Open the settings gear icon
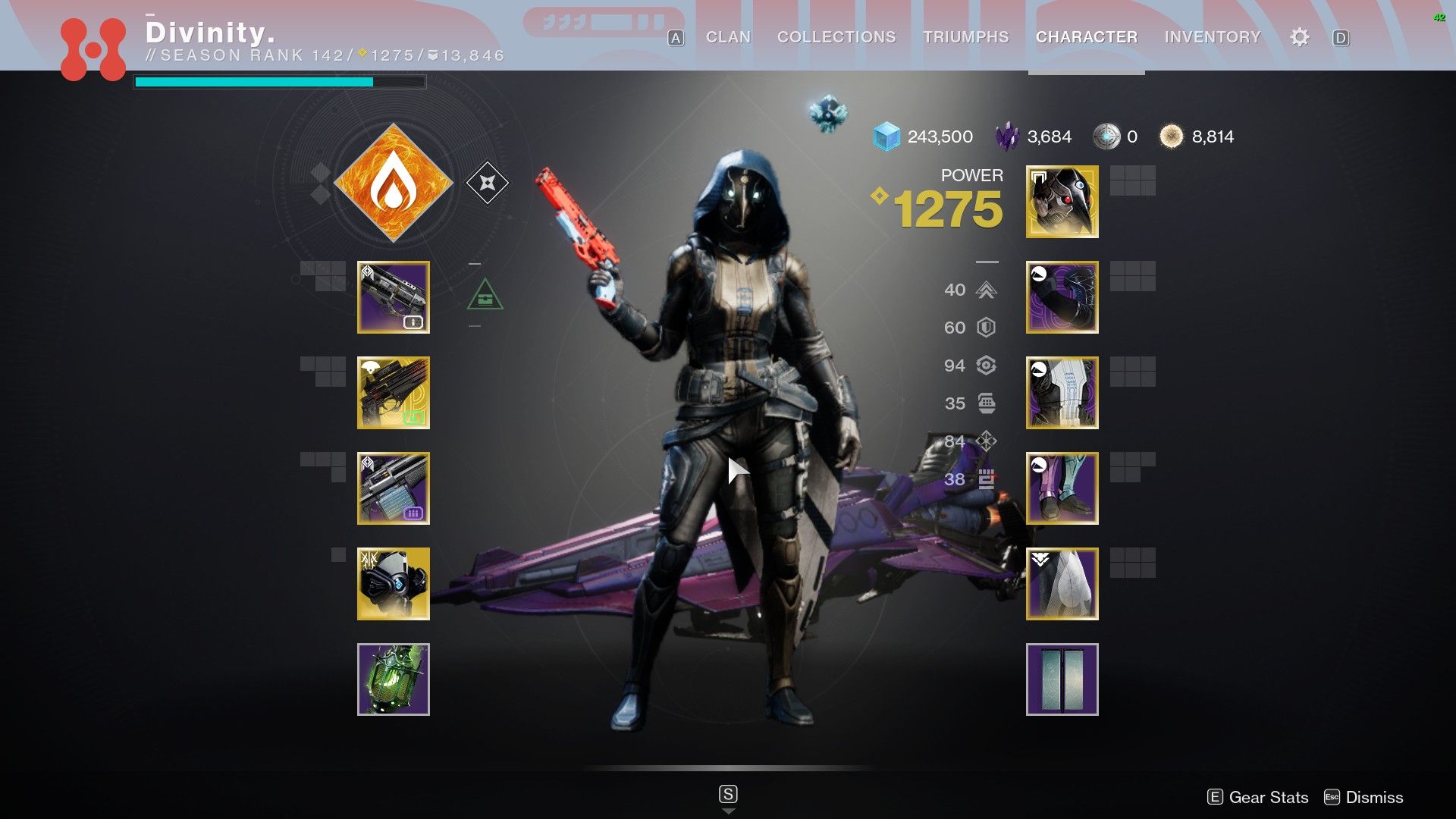 [1300, 37]
